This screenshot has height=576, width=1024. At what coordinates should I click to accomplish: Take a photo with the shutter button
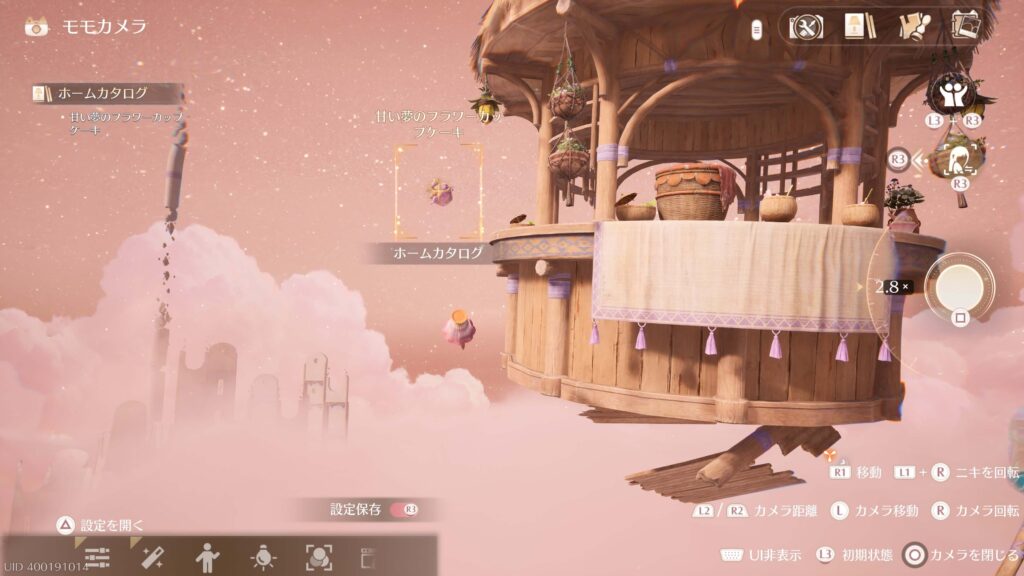pos(959,287)
